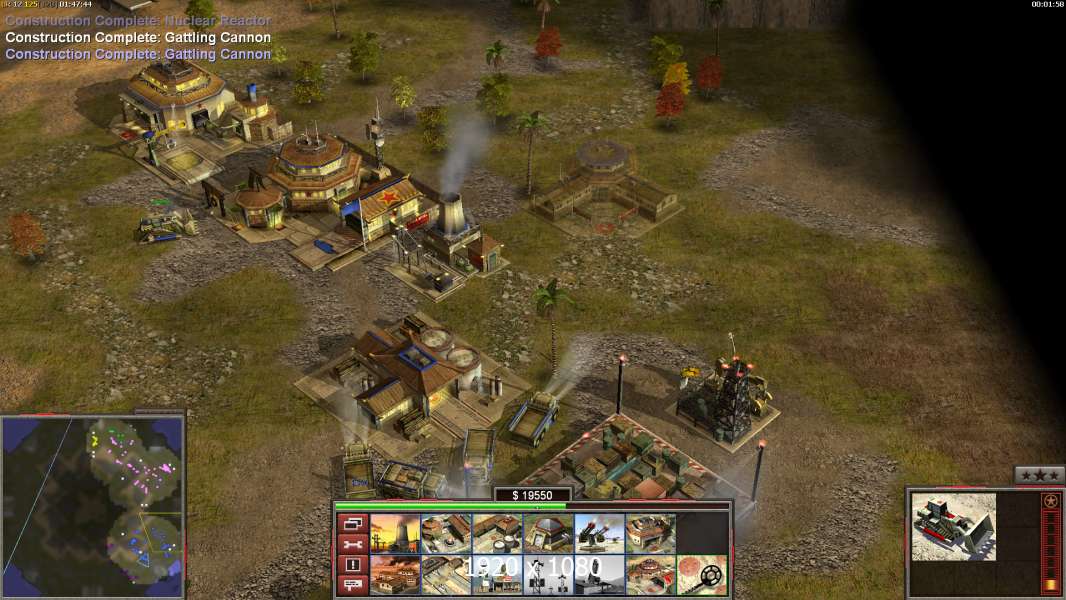Choose the Barracks build icon
Image resolution: width=1066 pixels, height=600 pixels.
(x=445, y=533)
